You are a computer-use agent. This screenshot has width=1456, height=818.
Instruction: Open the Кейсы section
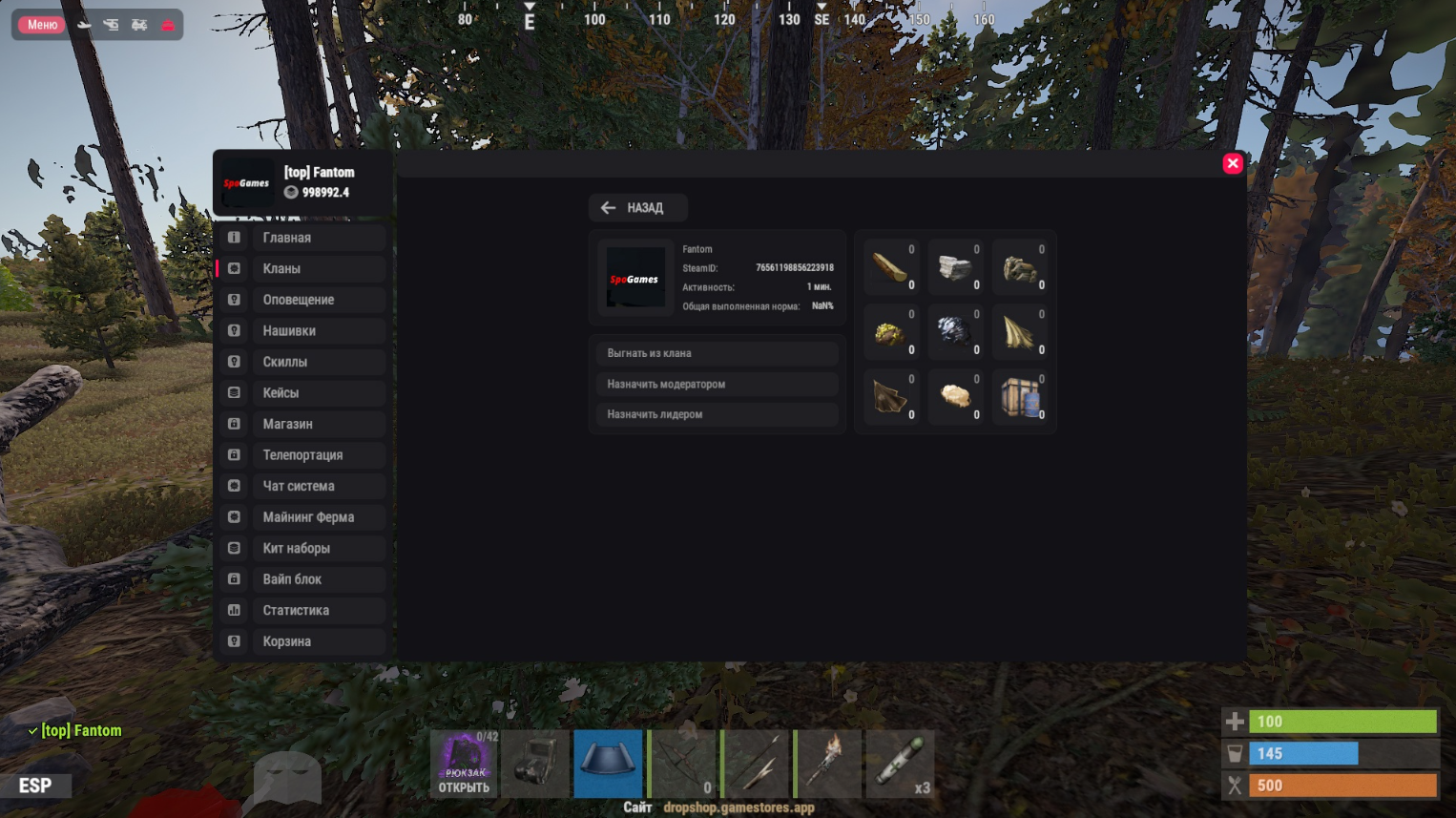click(302, 392)
